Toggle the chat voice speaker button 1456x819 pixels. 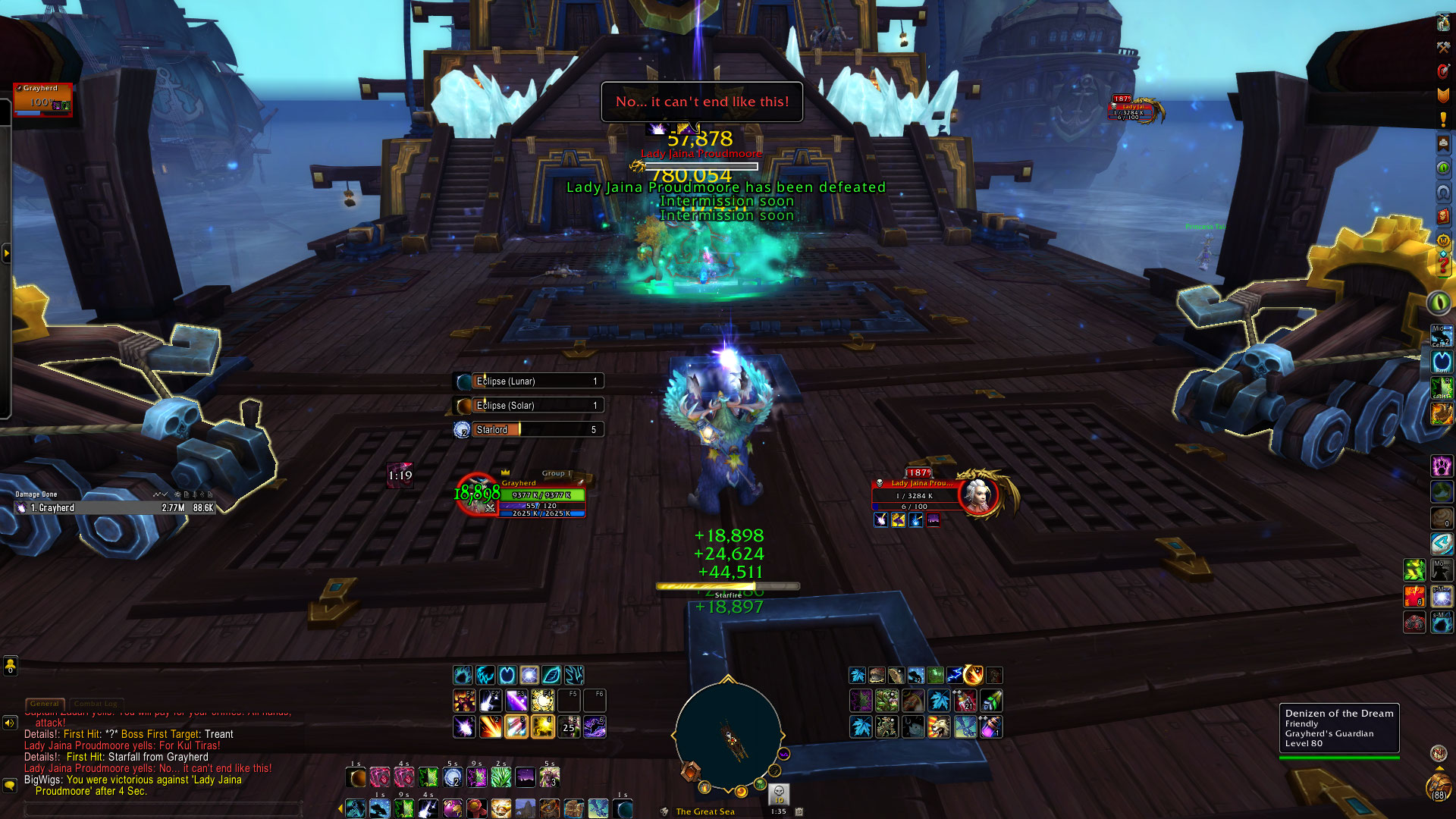[x=10, y=723]
